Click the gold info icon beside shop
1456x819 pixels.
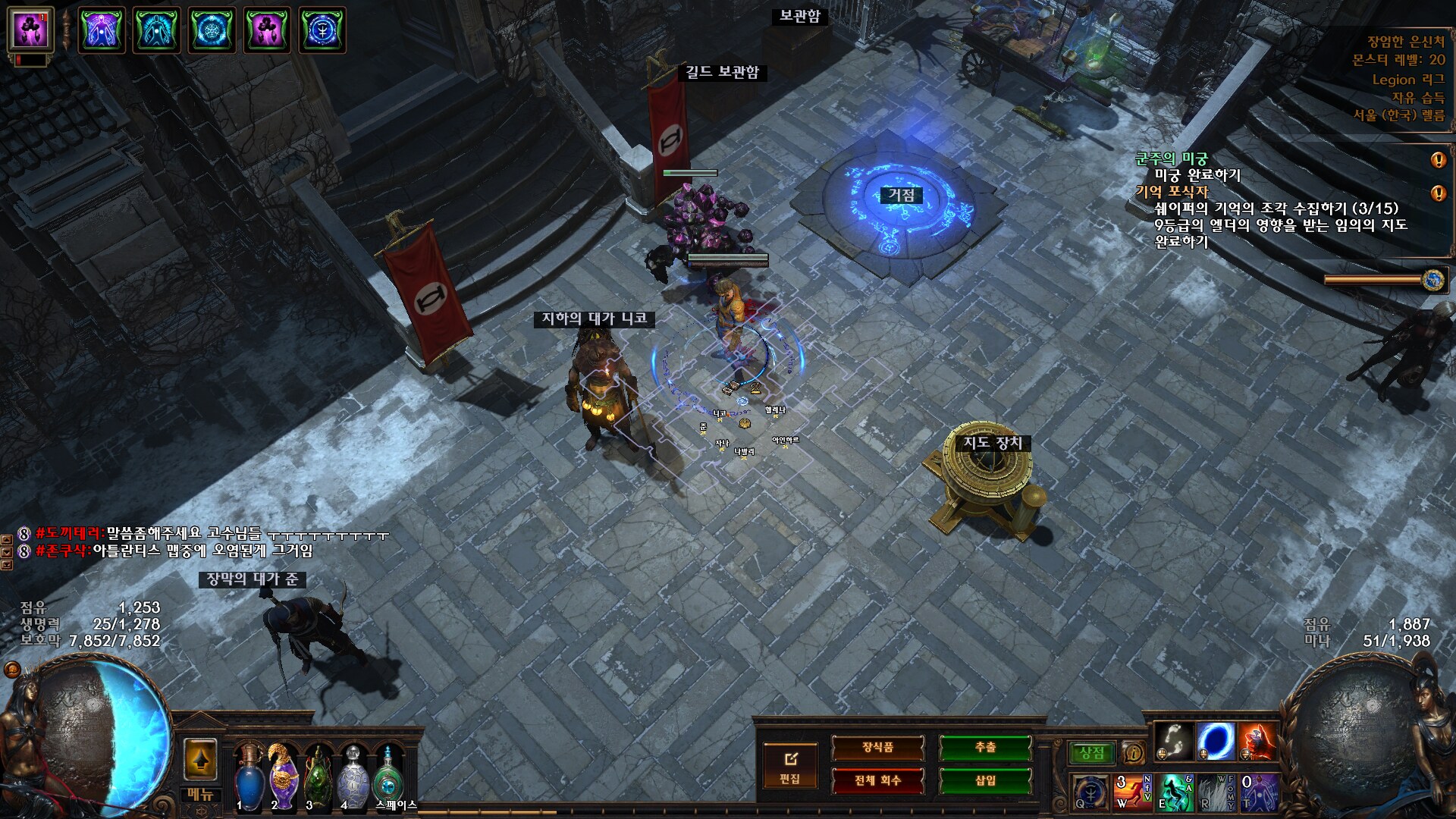[1134, 753]
